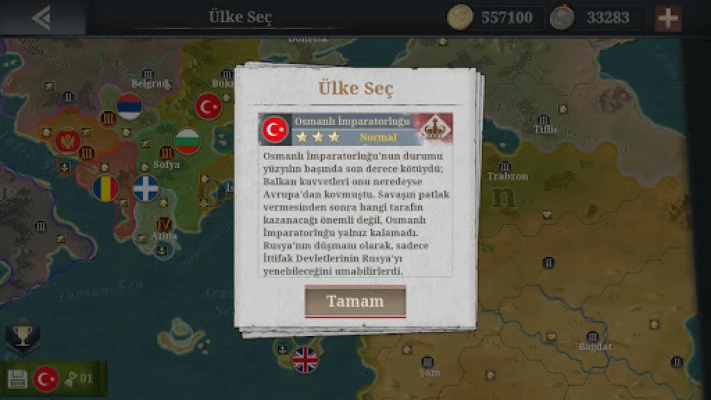Confirm with the Tamam button
Viewport: 711px width, 400px height.
point(355,301)
